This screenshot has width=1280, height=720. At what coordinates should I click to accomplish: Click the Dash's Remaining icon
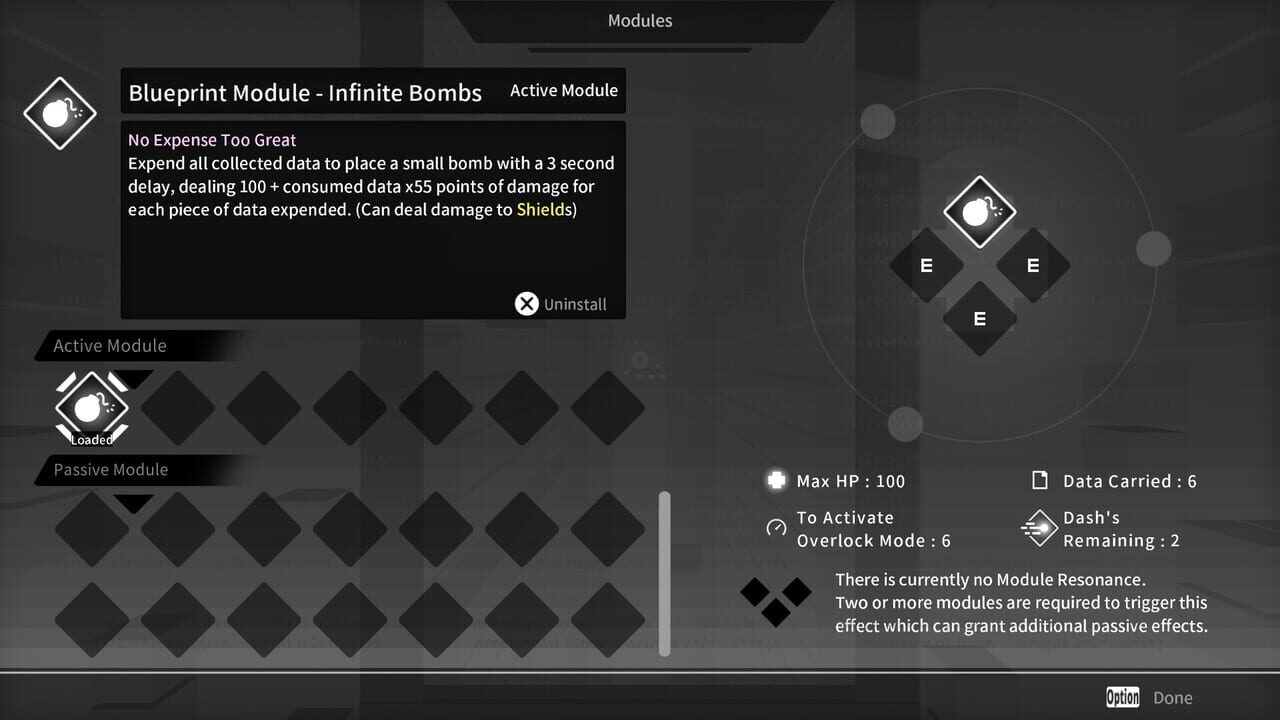1039,528
